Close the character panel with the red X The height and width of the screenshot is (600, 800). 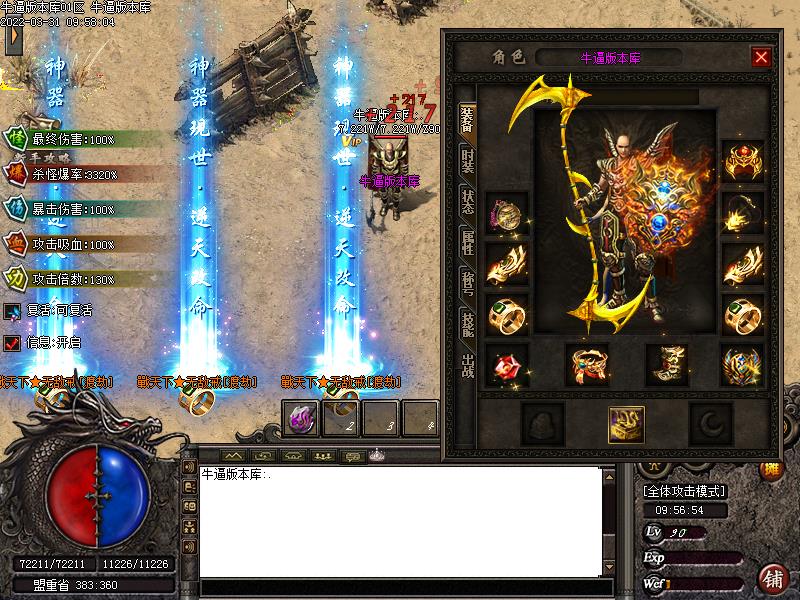point(761,57)
